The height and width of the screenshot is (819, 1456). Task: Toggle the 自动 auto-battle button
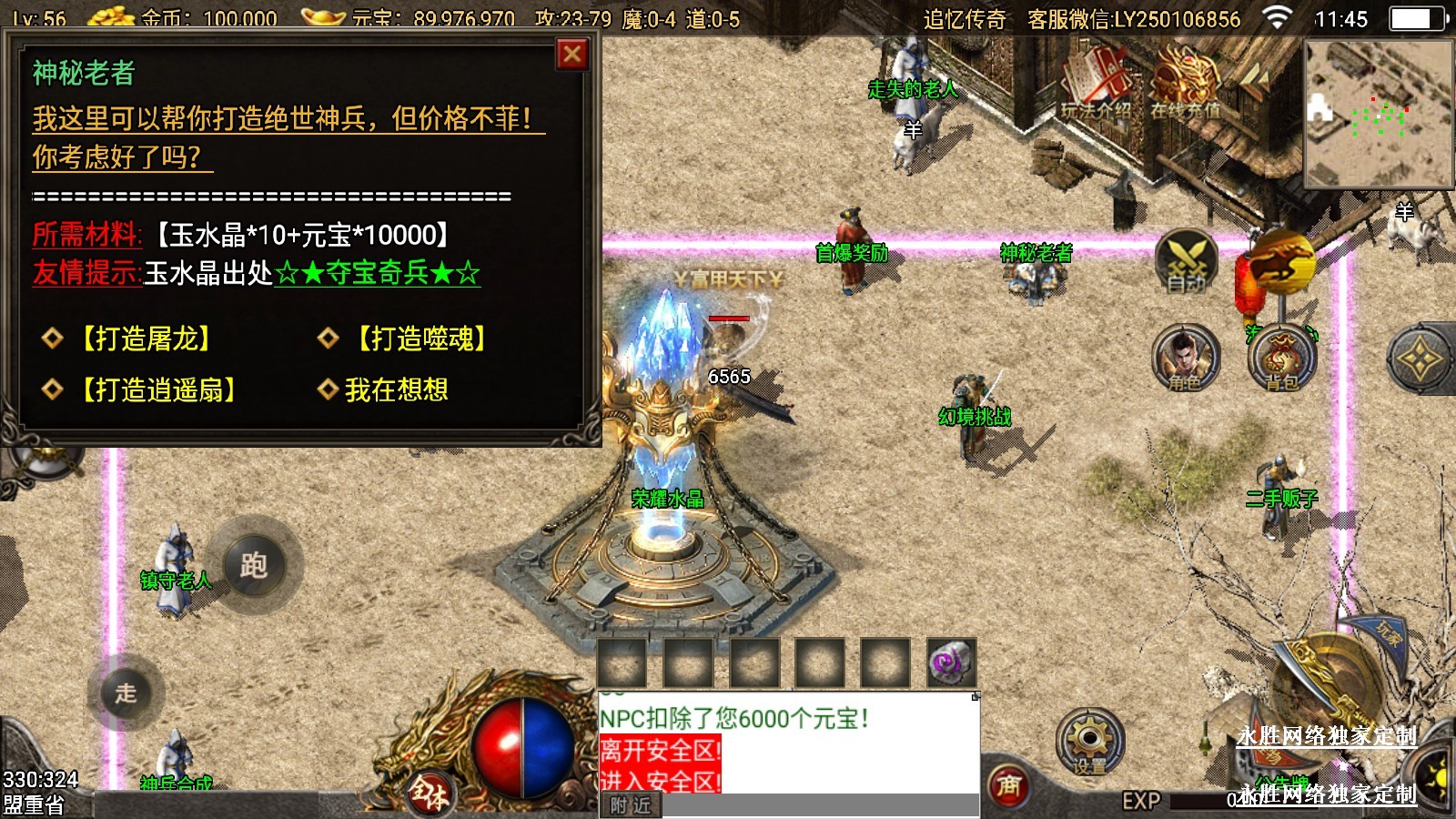point(1187,263)
